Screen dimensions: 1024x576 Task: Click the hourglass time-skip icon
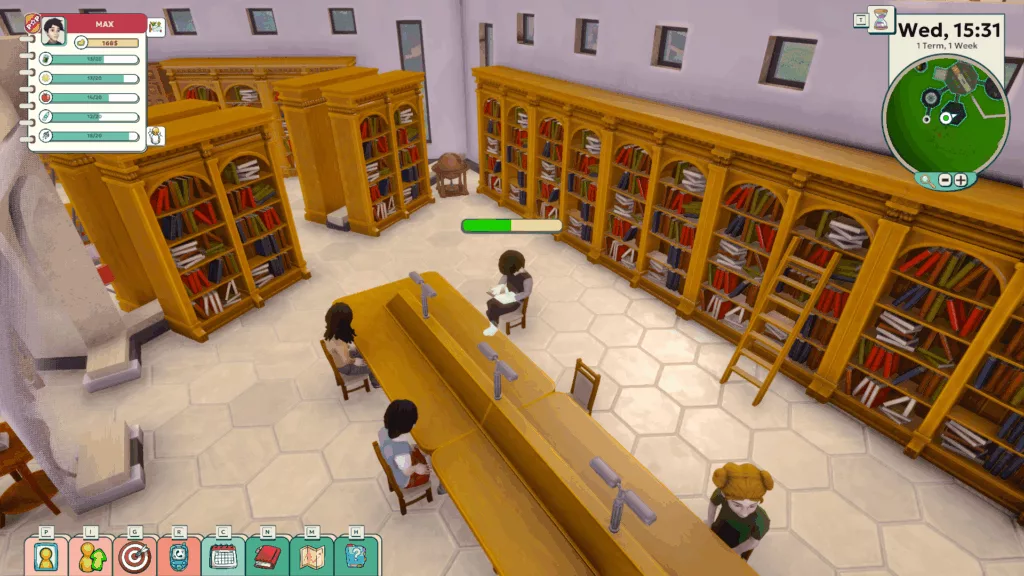click(x=881, y=20)
